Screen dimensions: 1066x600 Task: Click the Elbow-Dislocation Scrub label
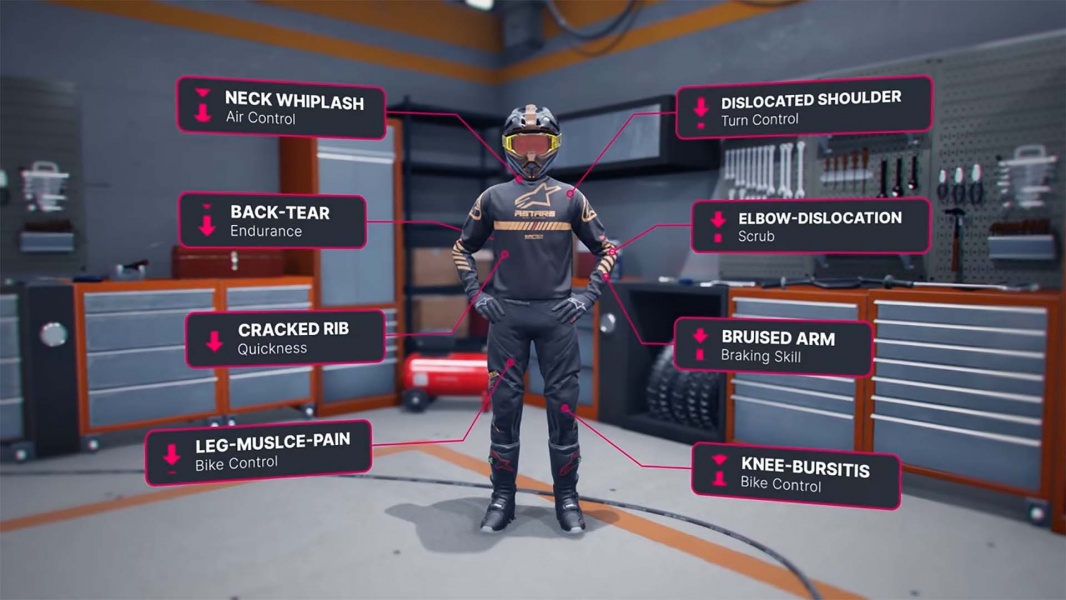click(811, 226)
